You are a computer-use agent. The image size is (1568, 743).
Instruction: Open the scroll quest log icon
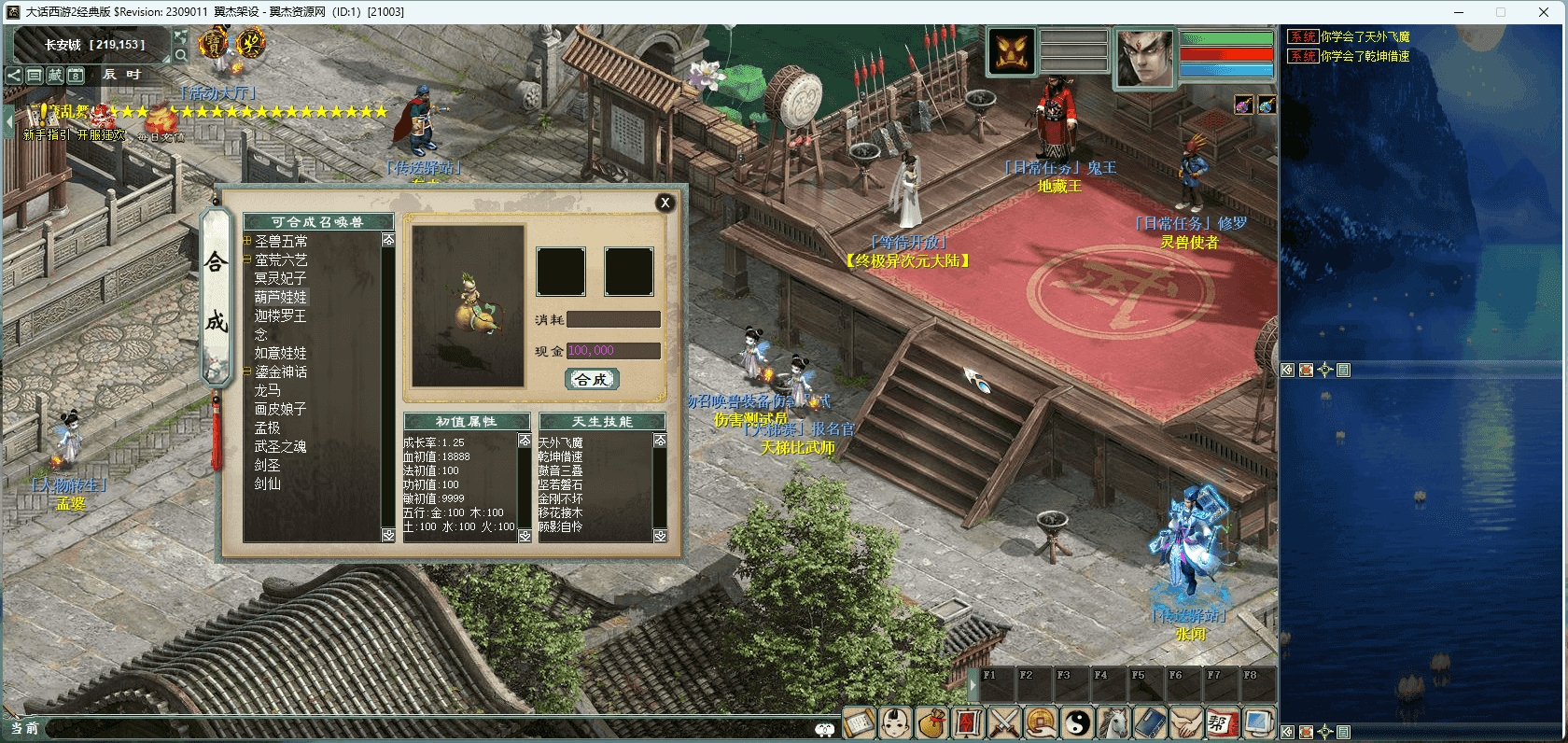[x=859, y=723]
